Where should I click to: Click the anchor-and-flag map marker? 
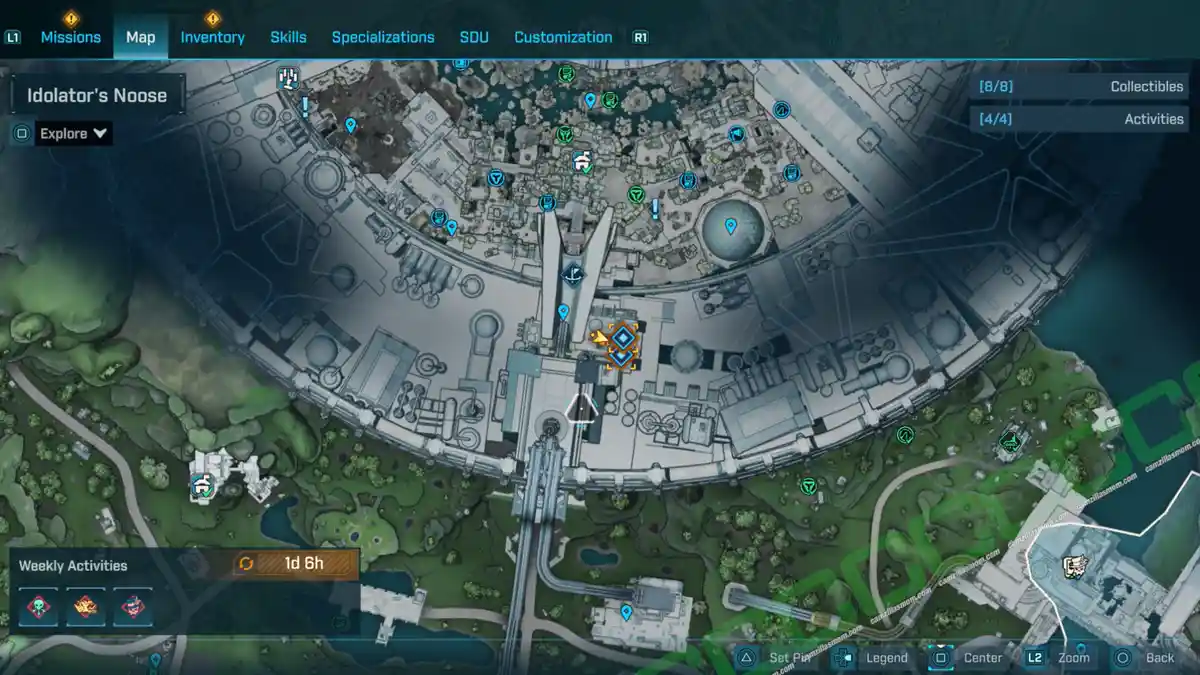[573, 273]
